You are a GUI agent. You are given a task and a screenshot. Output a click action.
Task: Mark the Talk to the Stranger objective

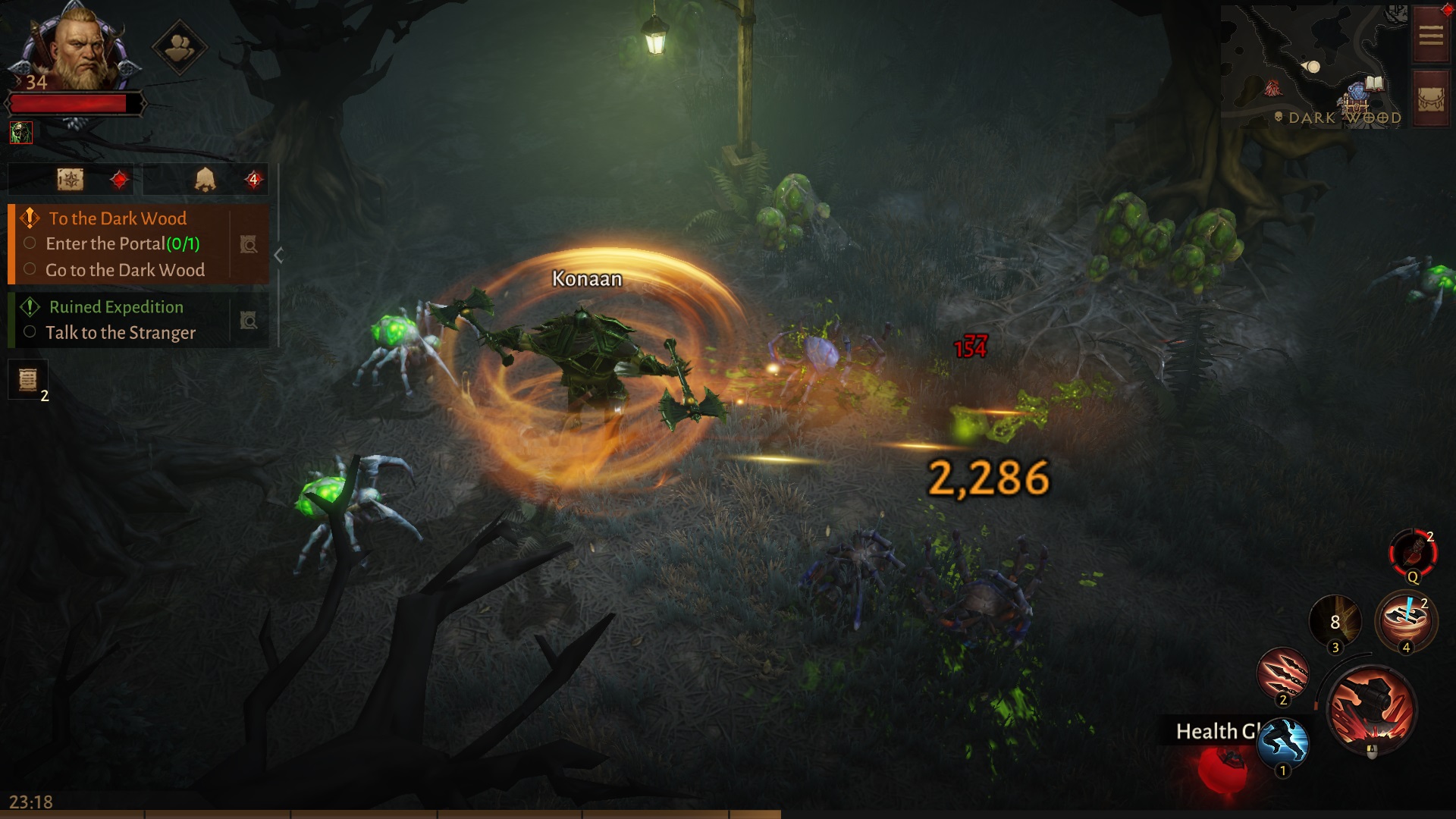(30, 332)
